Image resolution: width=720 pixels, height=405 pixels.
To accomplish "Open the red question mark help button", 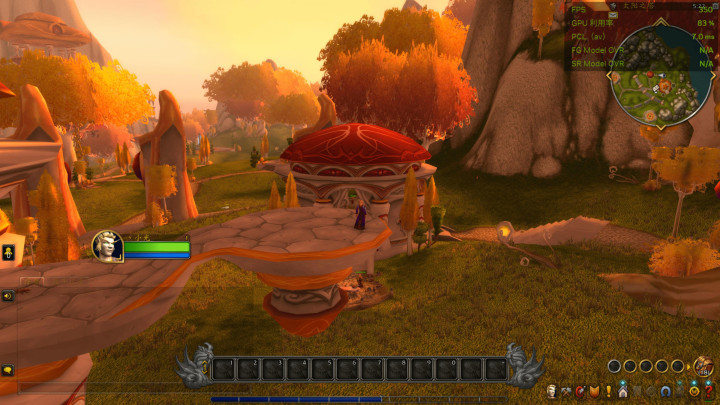I will [709, 391].
